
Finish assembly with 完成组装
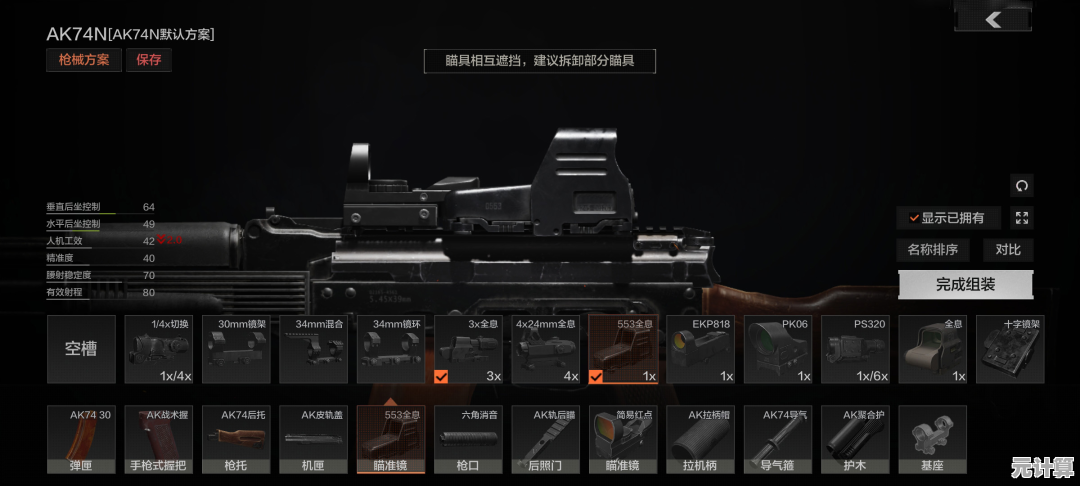[965, 284]
